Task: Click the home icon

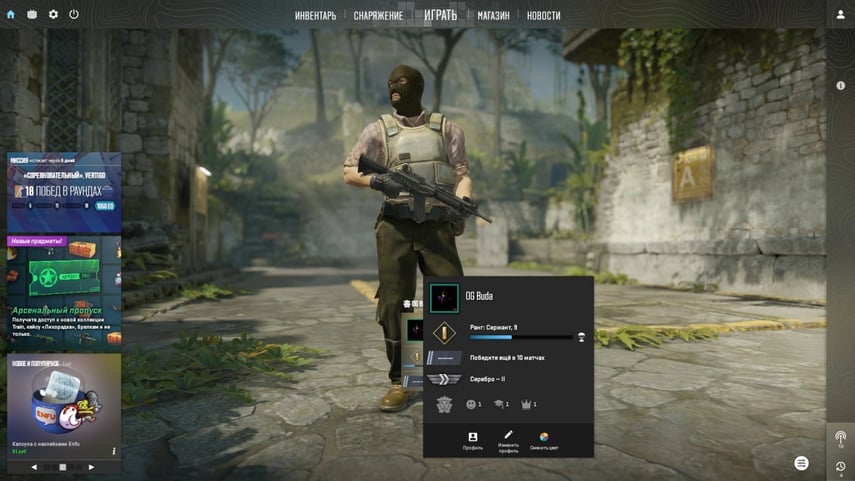Action: [11, 15]
